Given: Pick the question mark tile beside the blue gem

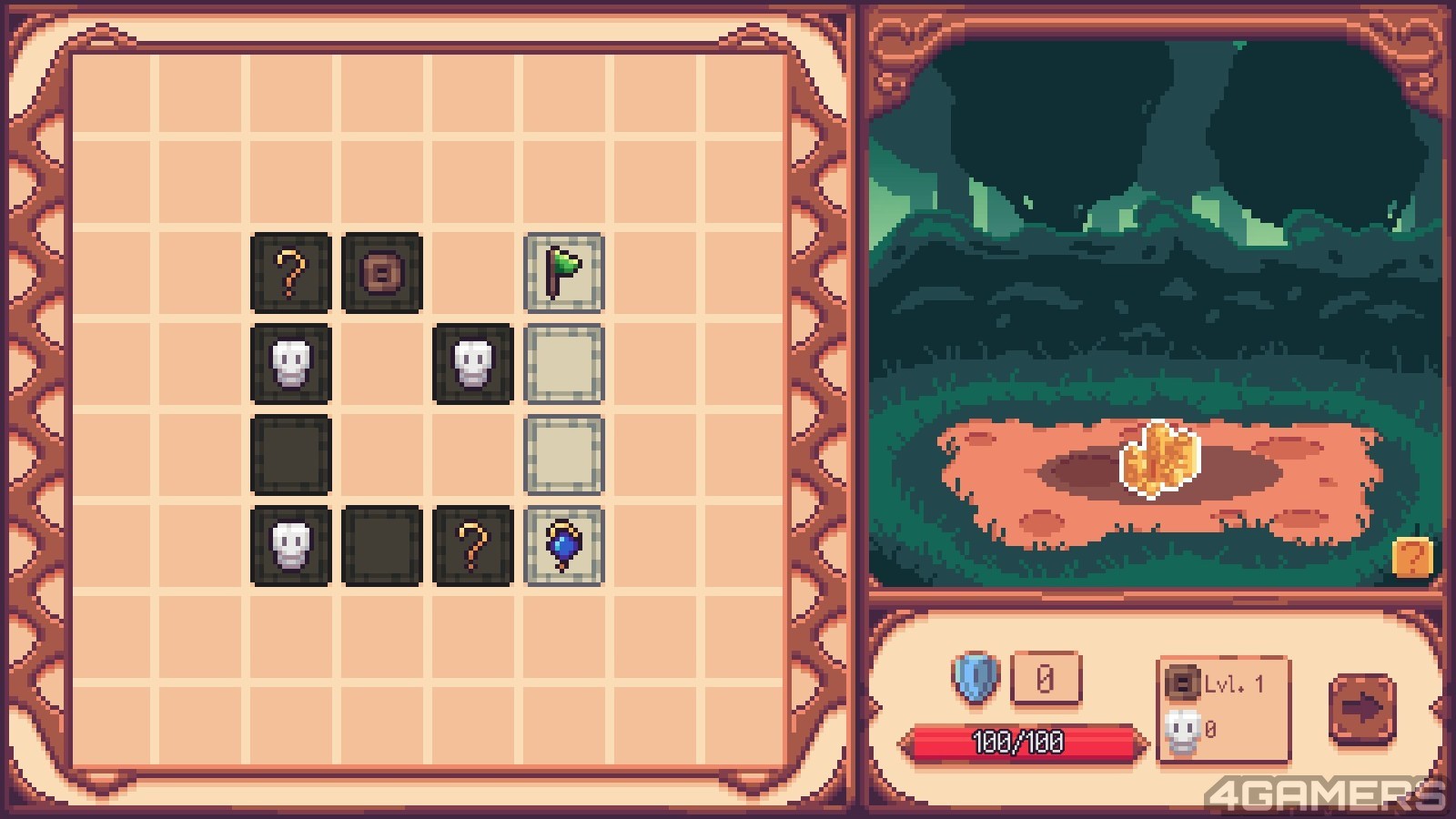Looking at the screenshot, I should tap(473, 545).
